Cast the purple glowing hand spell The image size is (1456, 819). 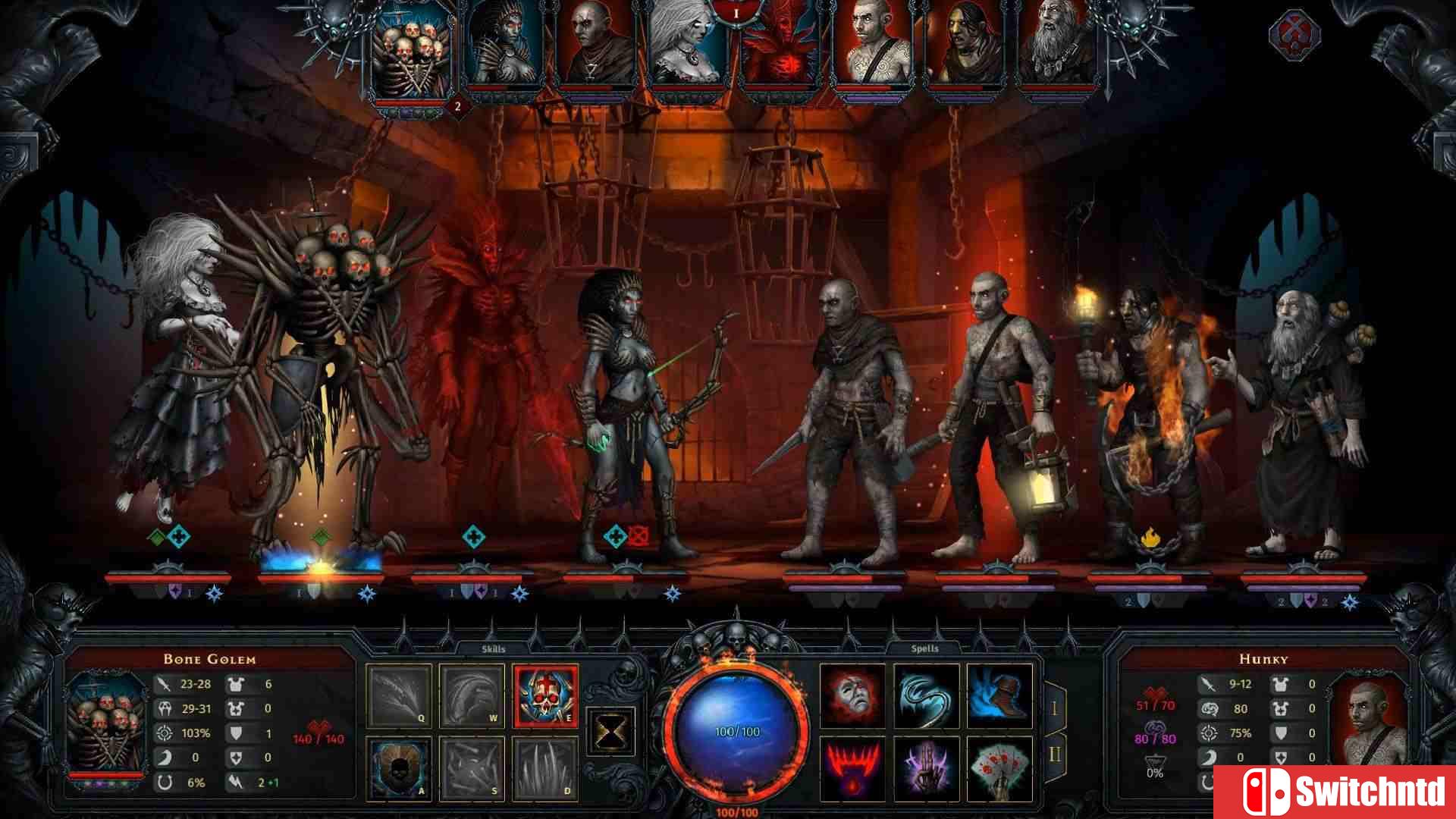tap(926, 768)
